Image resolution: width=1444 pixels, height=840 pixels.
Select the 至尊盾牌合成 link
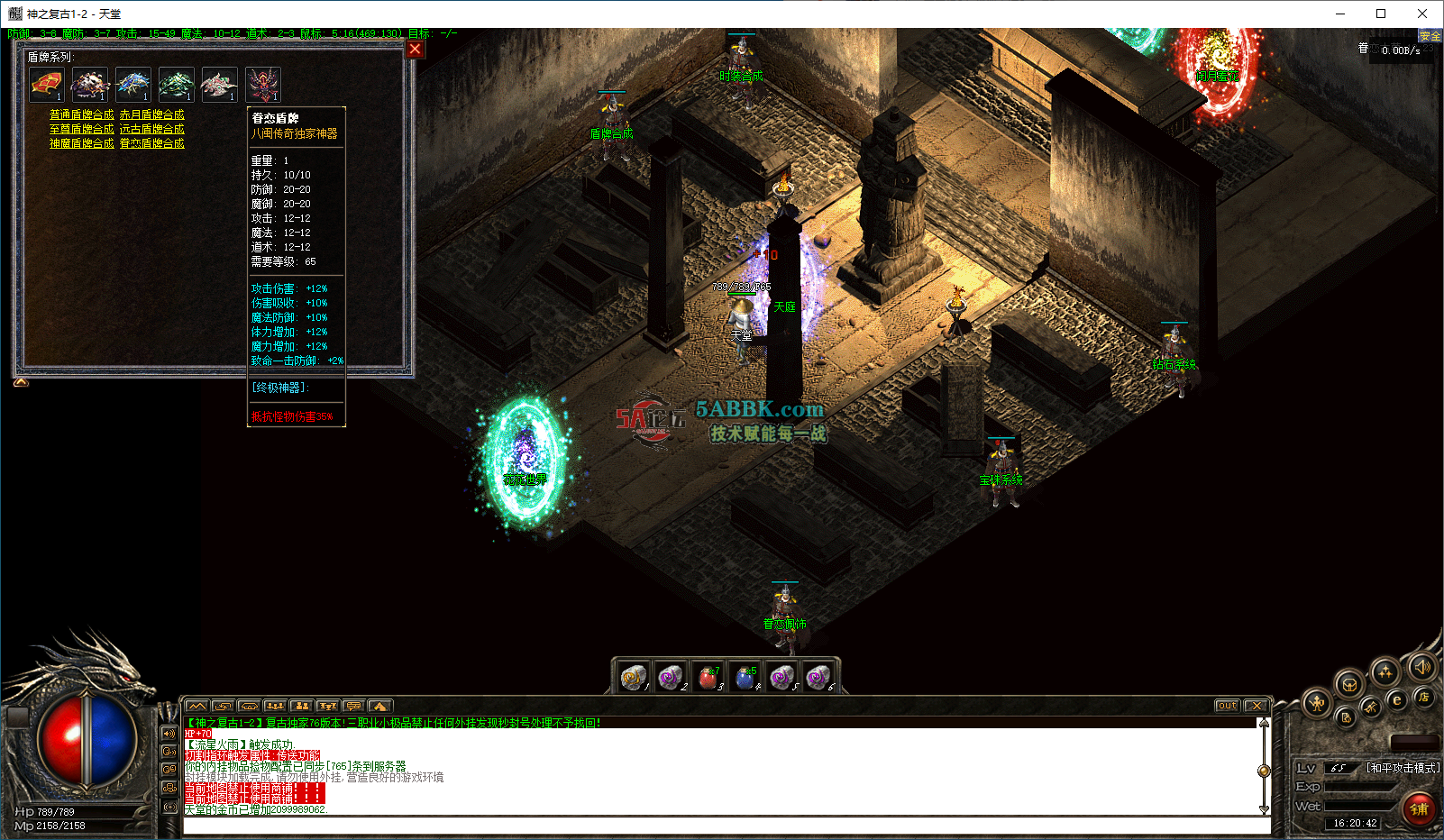point(81,129)
